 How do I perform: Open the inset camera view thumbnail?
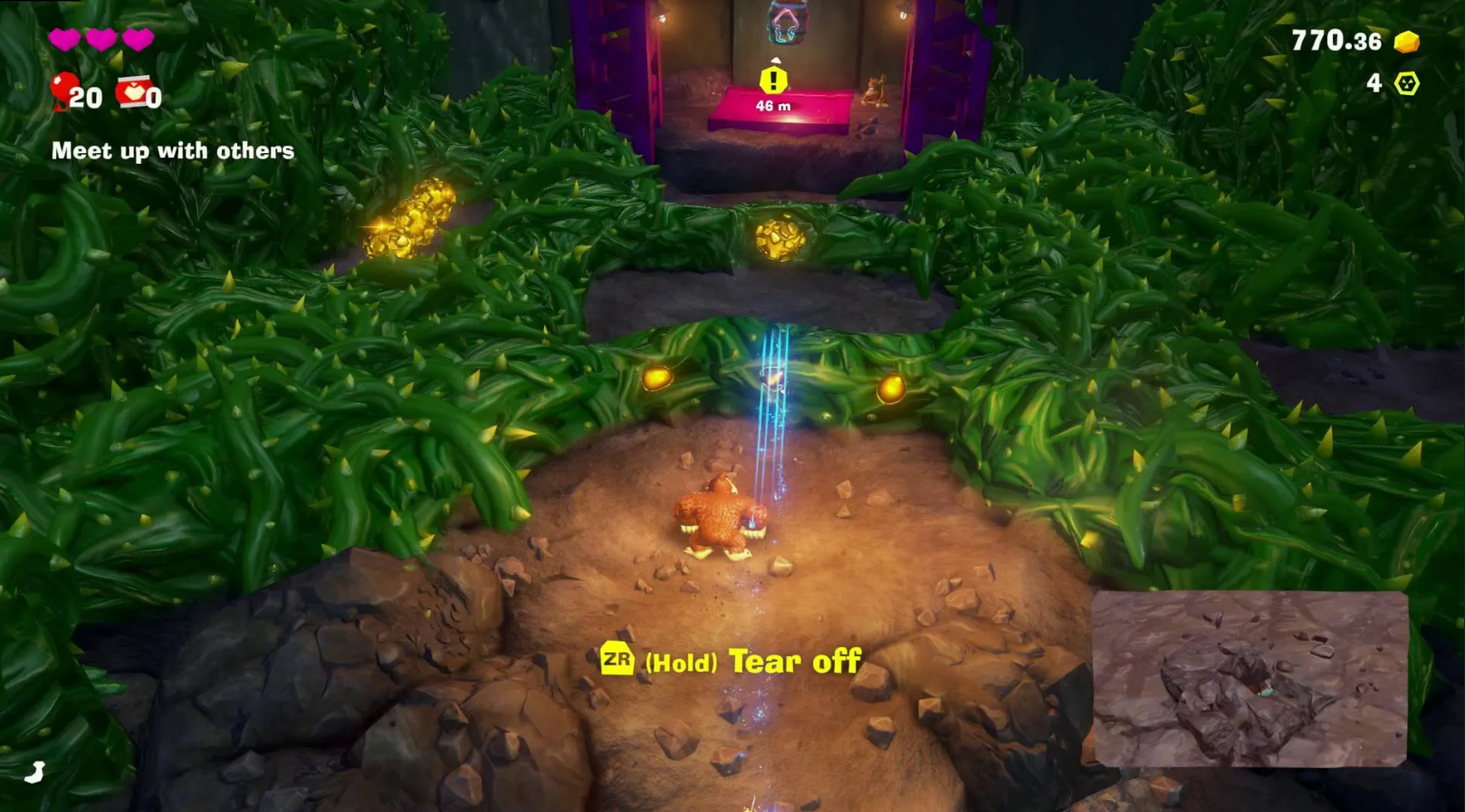coord(1250,678)
